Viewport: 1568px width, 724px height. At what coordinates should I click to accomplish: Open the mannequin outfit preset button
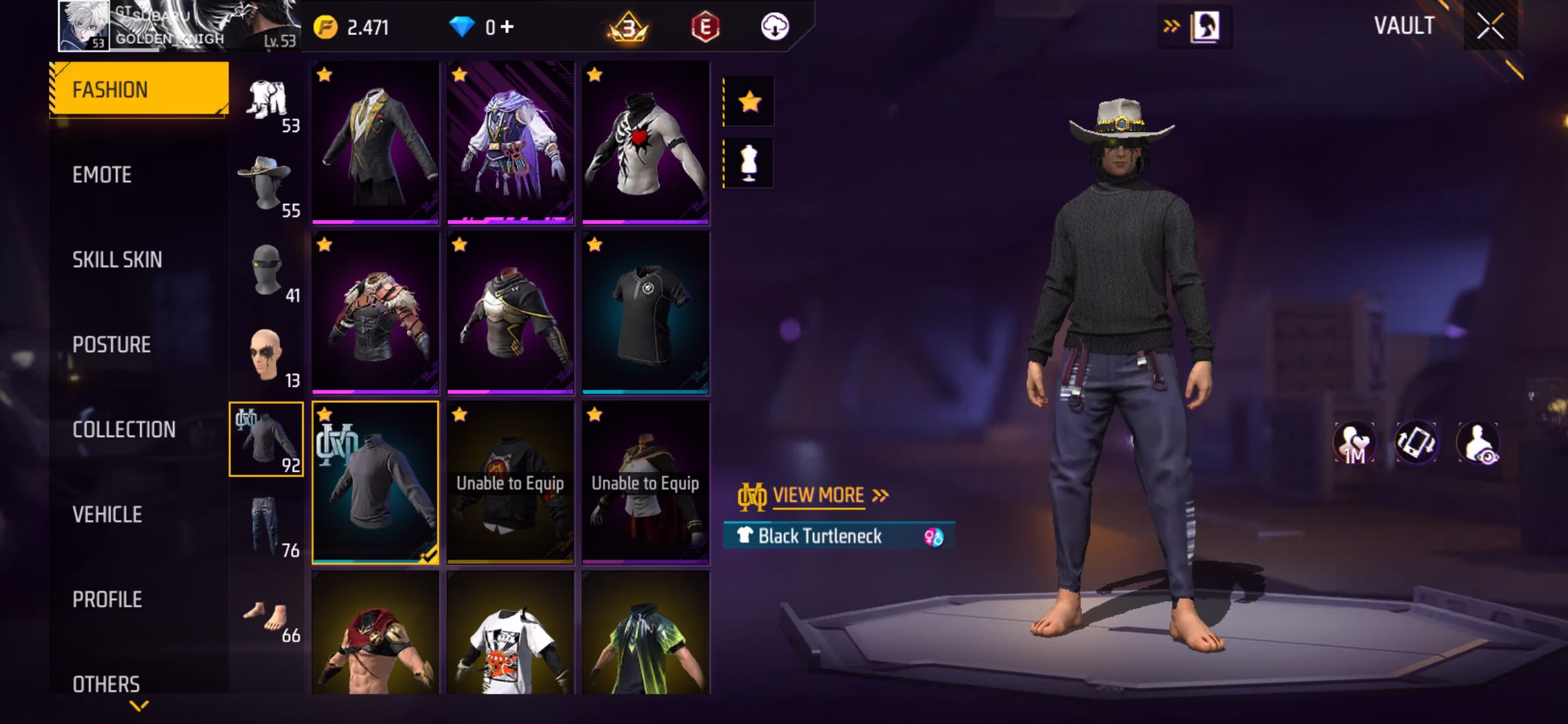749,163
